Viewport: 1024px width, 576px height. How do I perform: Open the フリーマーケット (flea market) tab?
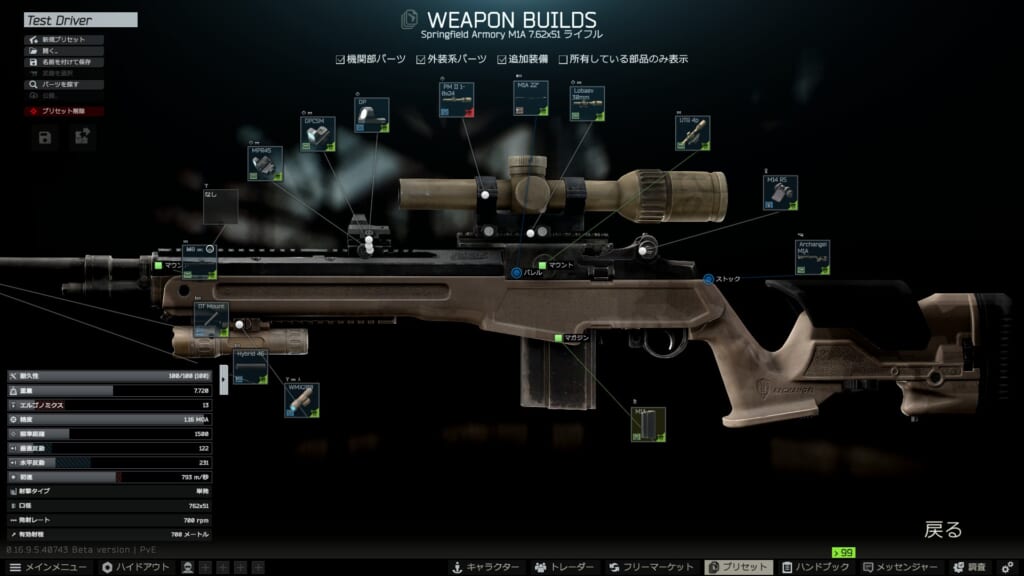652,567
